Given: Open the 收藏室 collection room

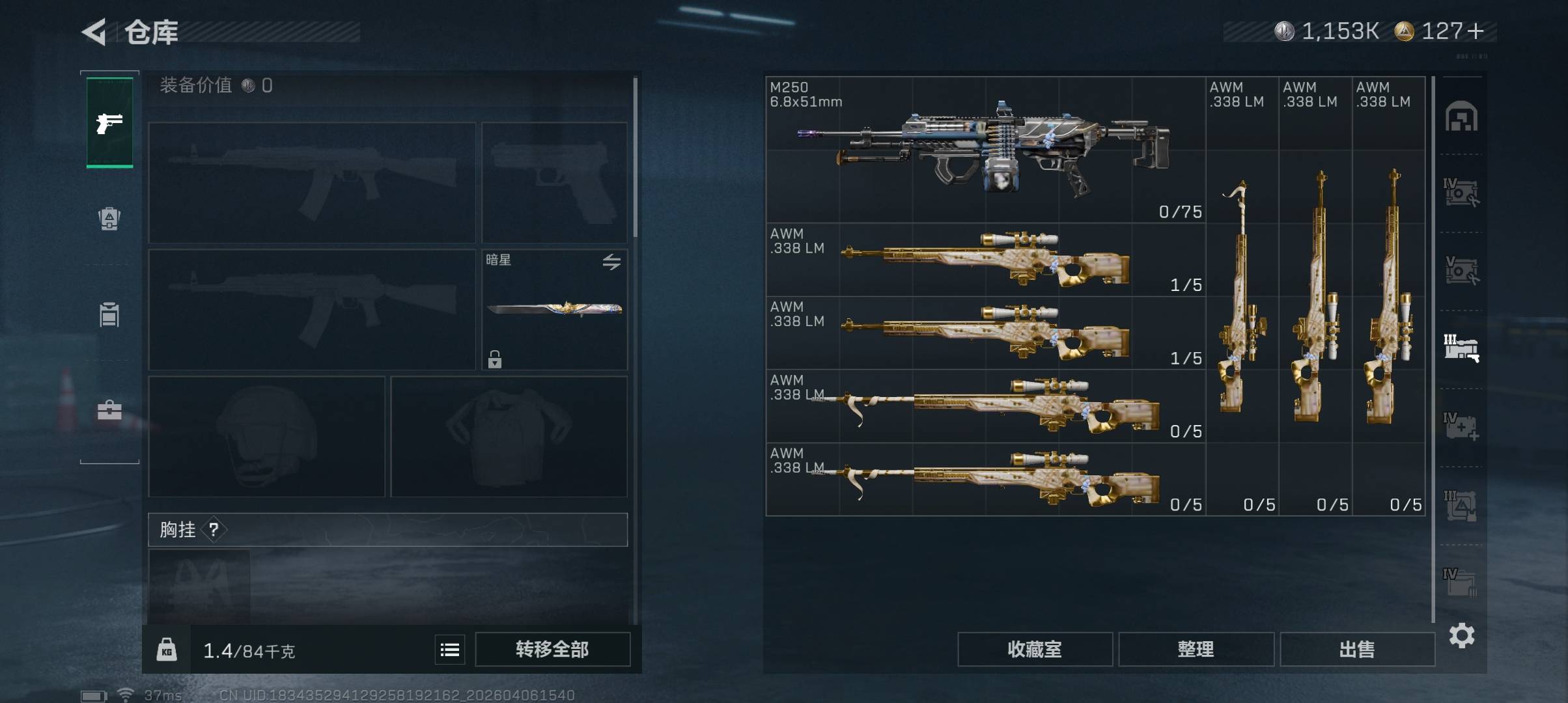Looking at the screenshot, I should pyautogui.click(x=1034, y=649).
